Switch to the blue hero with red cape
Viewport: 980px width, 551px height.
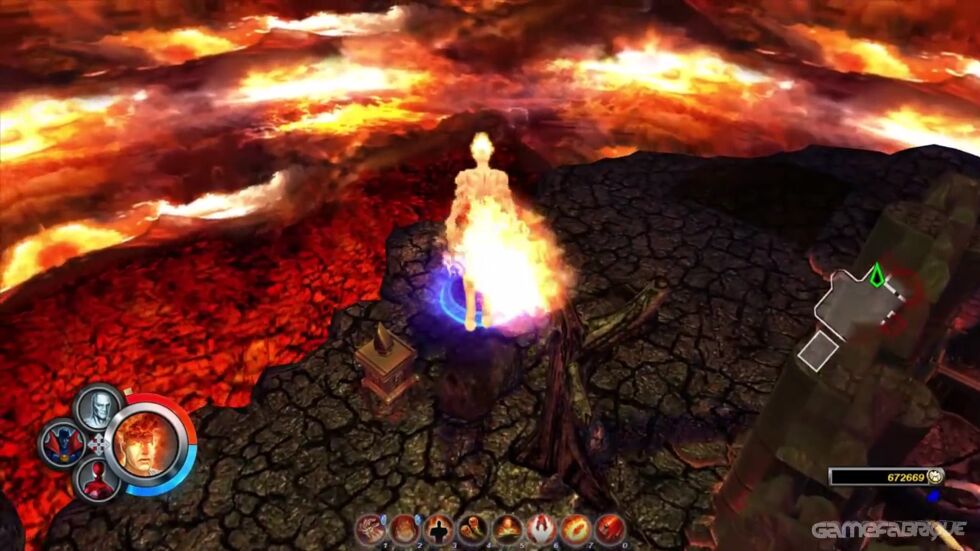click(62, 443)
